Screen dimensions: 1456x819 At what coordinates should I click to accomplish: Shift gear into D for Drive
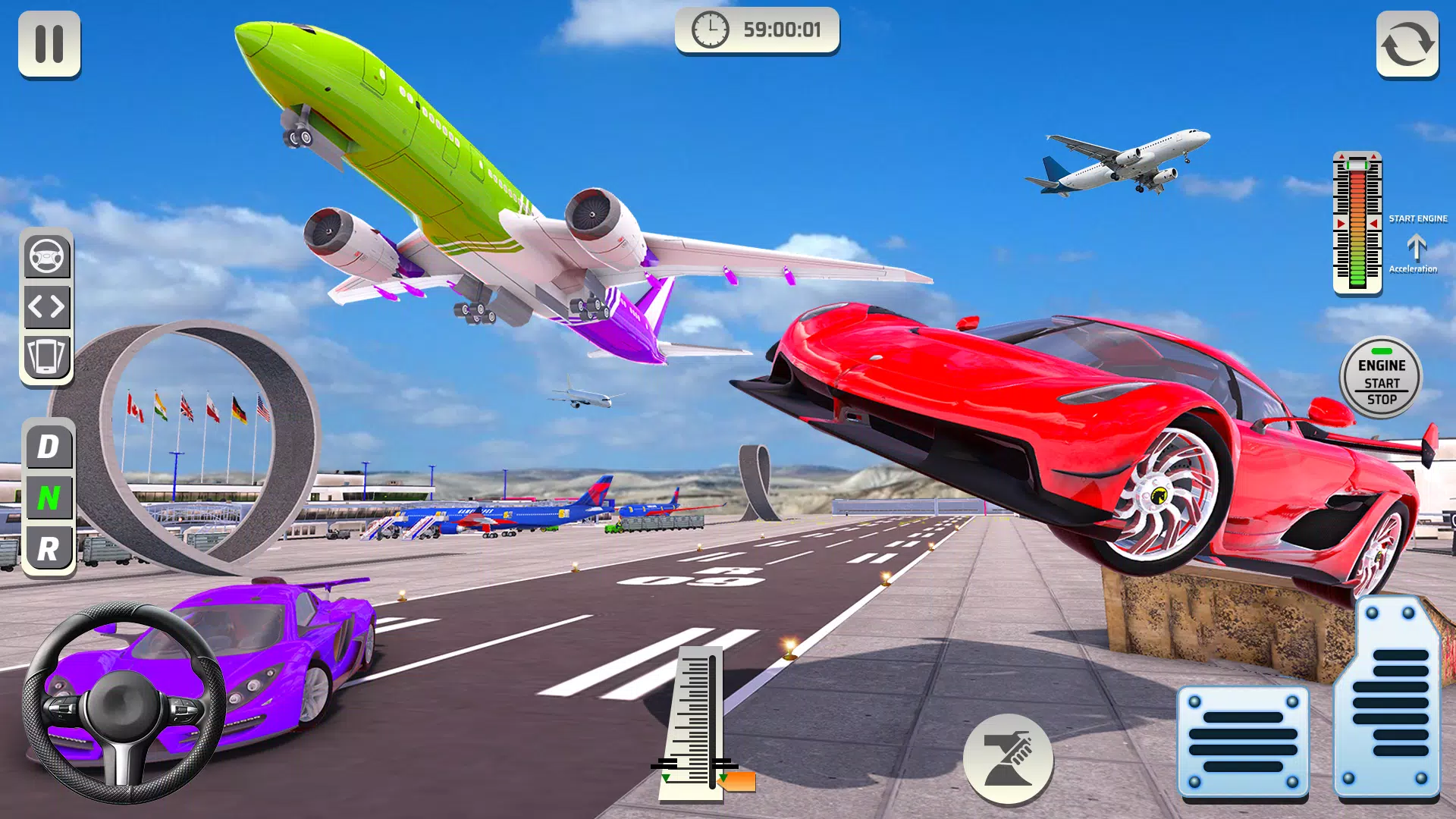pyautogui.click(x=48, y=446)
